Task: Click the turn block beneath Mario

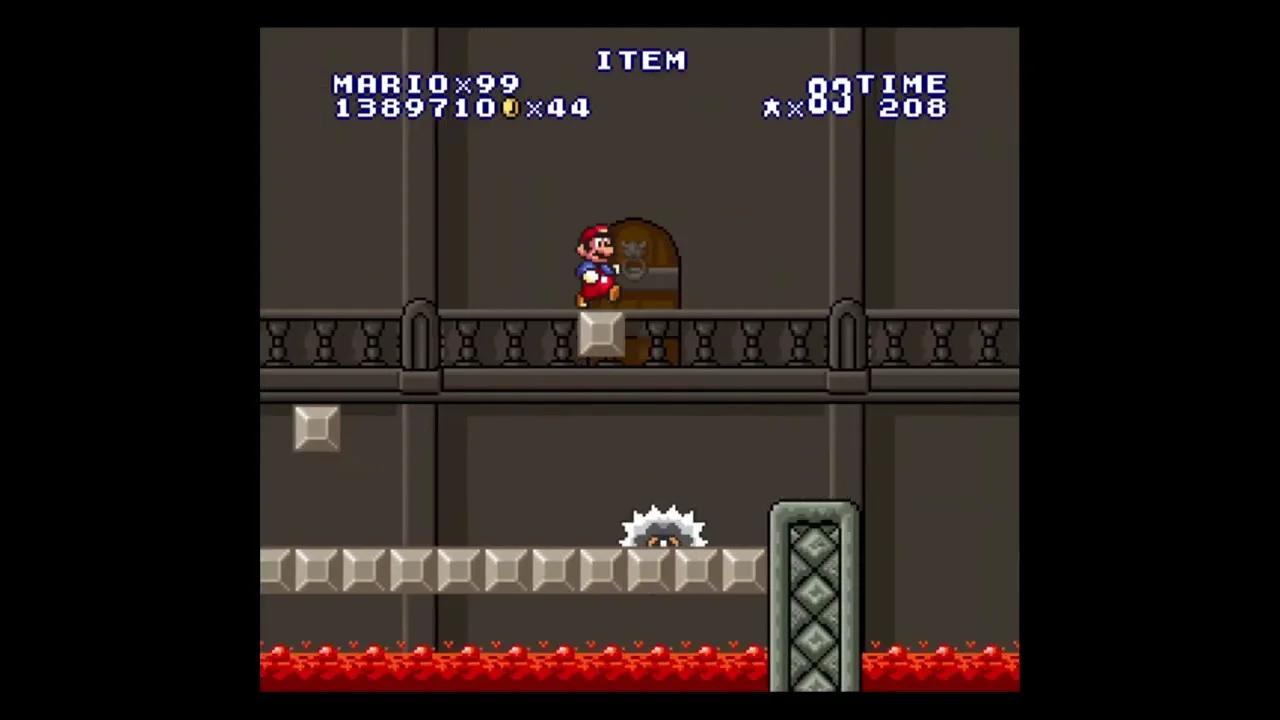Action: point(600,333)
